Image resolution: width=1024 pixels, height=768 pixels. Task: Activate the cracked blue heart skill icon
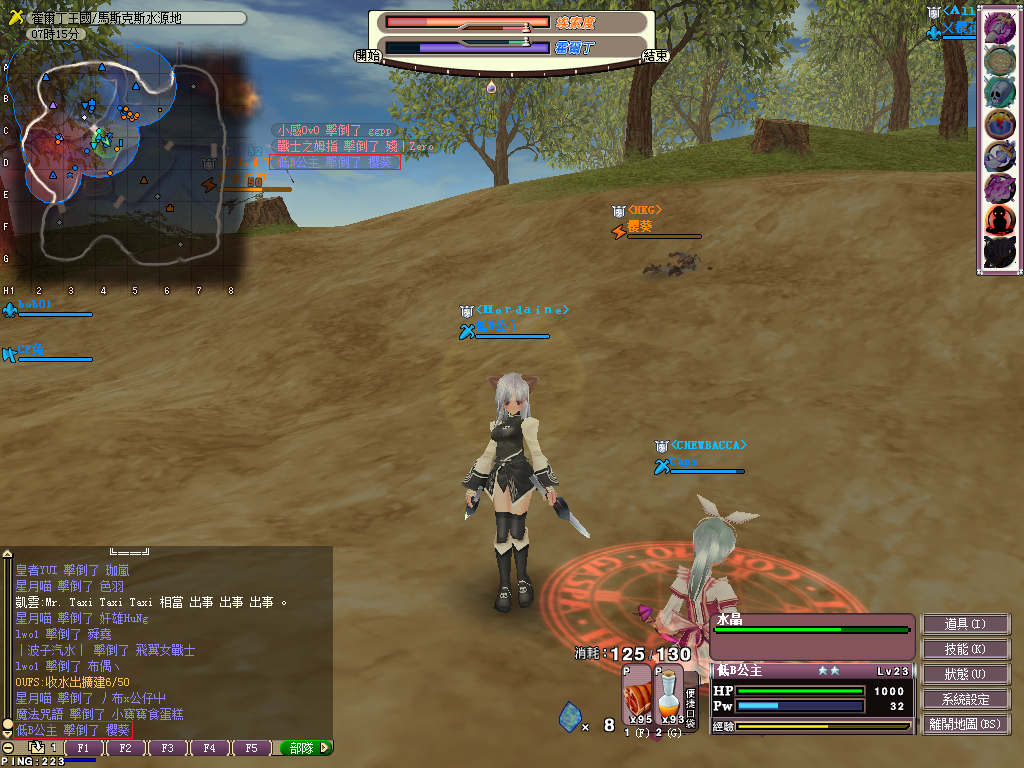[x=1000, y=123]
